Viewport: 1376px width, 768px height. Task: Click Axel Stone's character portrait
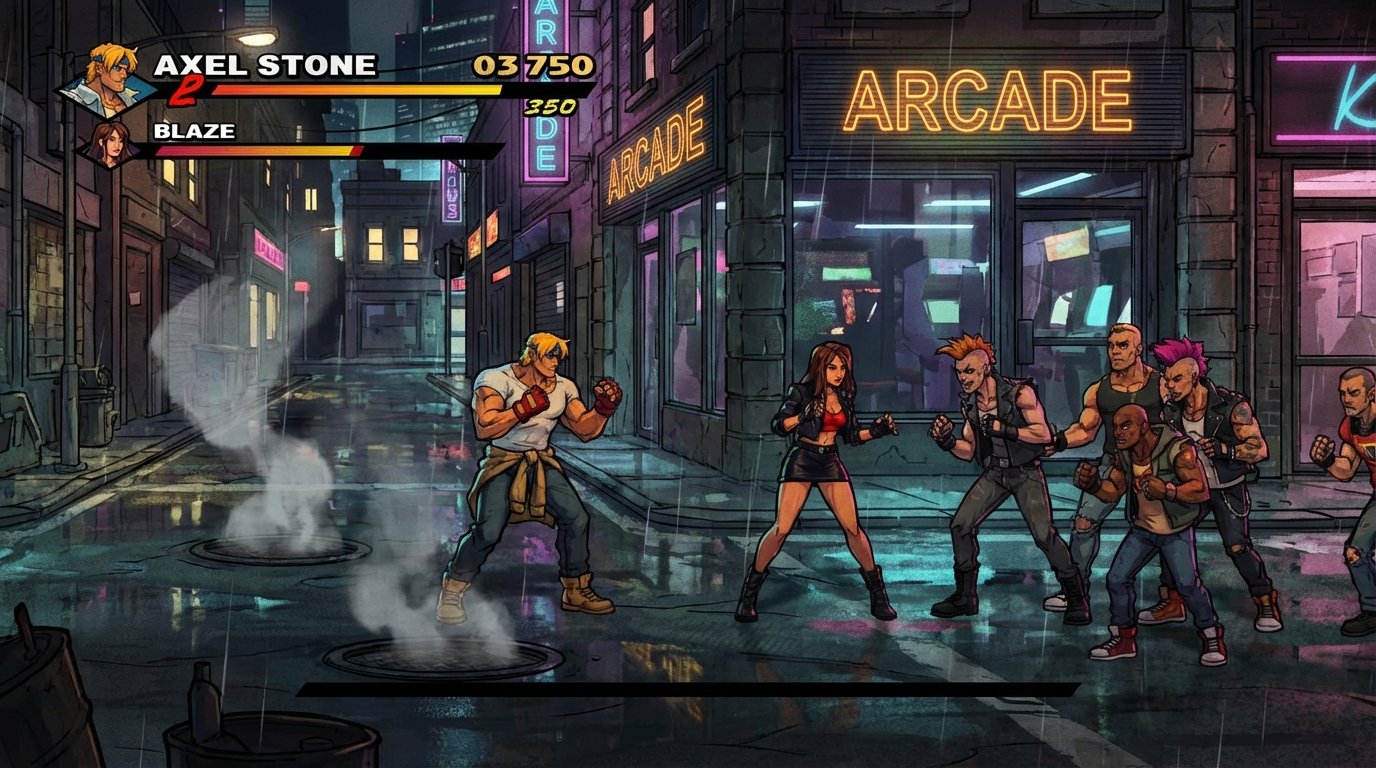108,77
